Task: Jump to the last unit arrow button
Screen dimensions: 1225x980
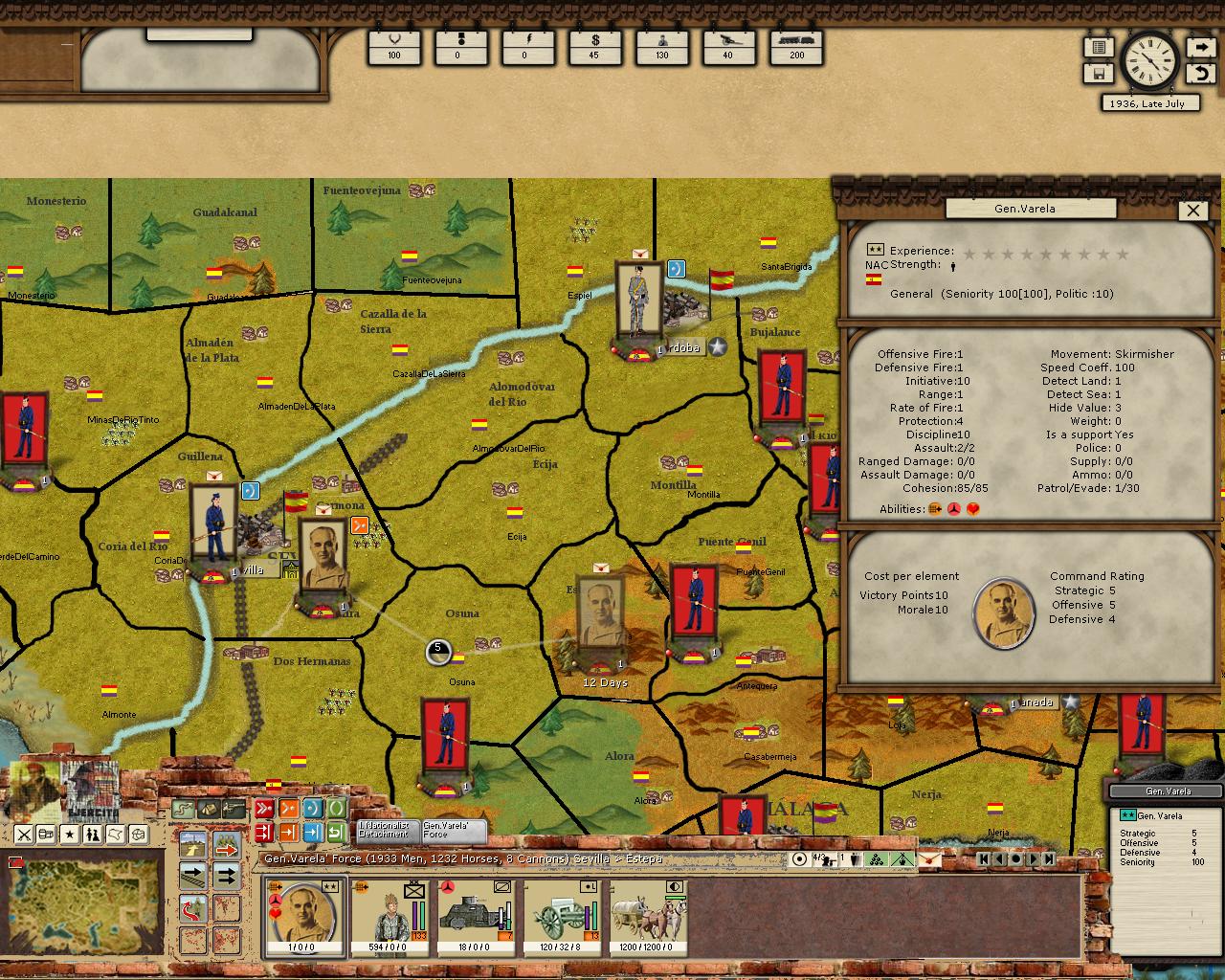Action: click(x=1049, y=858)
